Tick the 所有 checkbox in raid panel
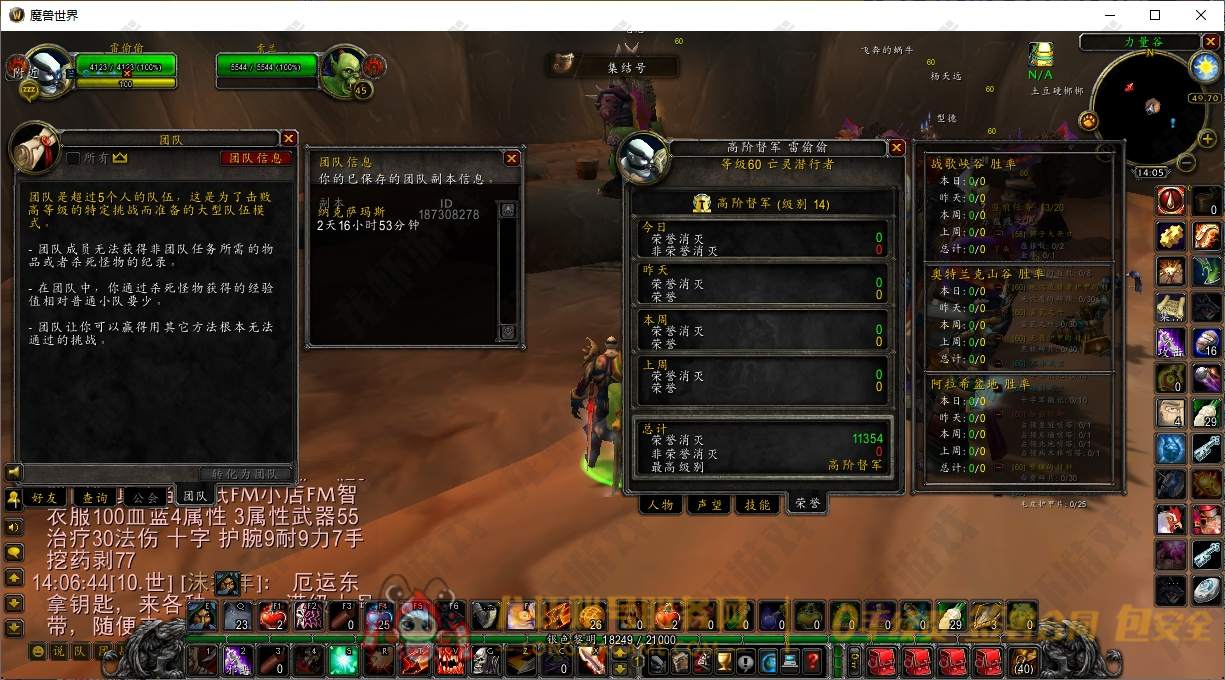The width and height of the screenshot is (1225, 680). tap(73, 158)
